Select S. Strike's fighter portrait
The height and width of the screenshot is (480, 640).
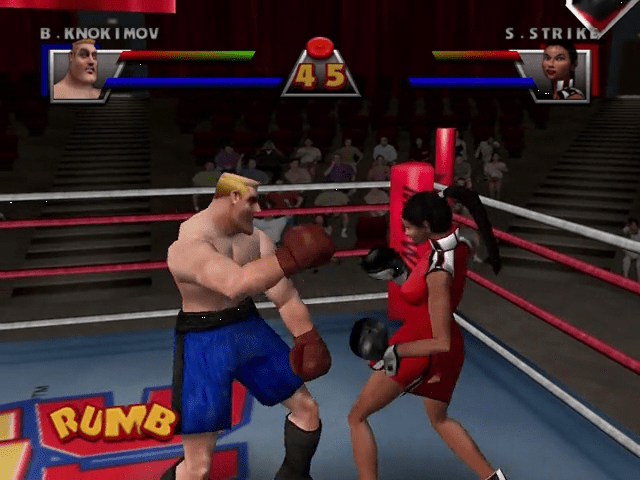563,72
